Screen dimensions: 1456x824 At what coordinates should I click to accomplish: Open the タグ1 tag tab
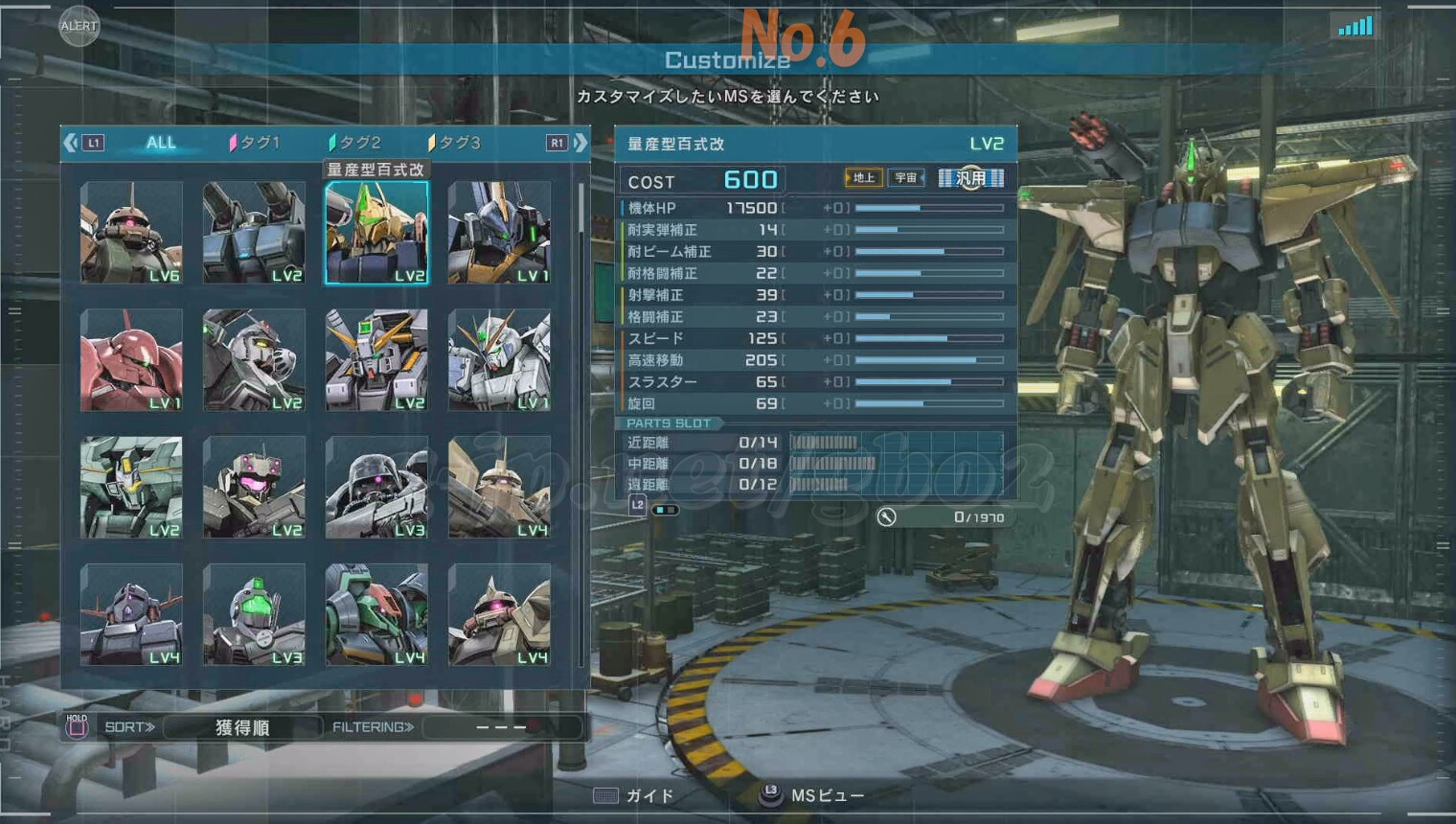[x=255, y=143]
